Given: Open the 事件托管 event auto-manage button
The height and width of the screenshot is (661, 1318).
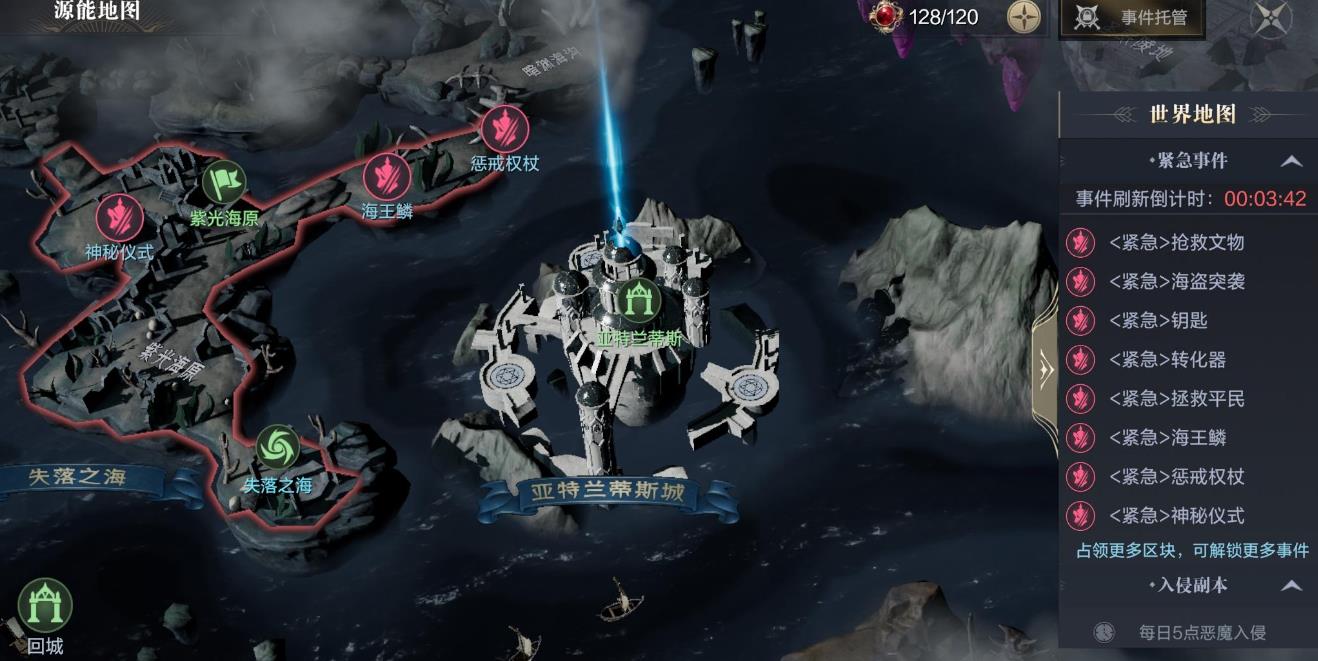Looking at the screenshot, I should [1132, 18].
